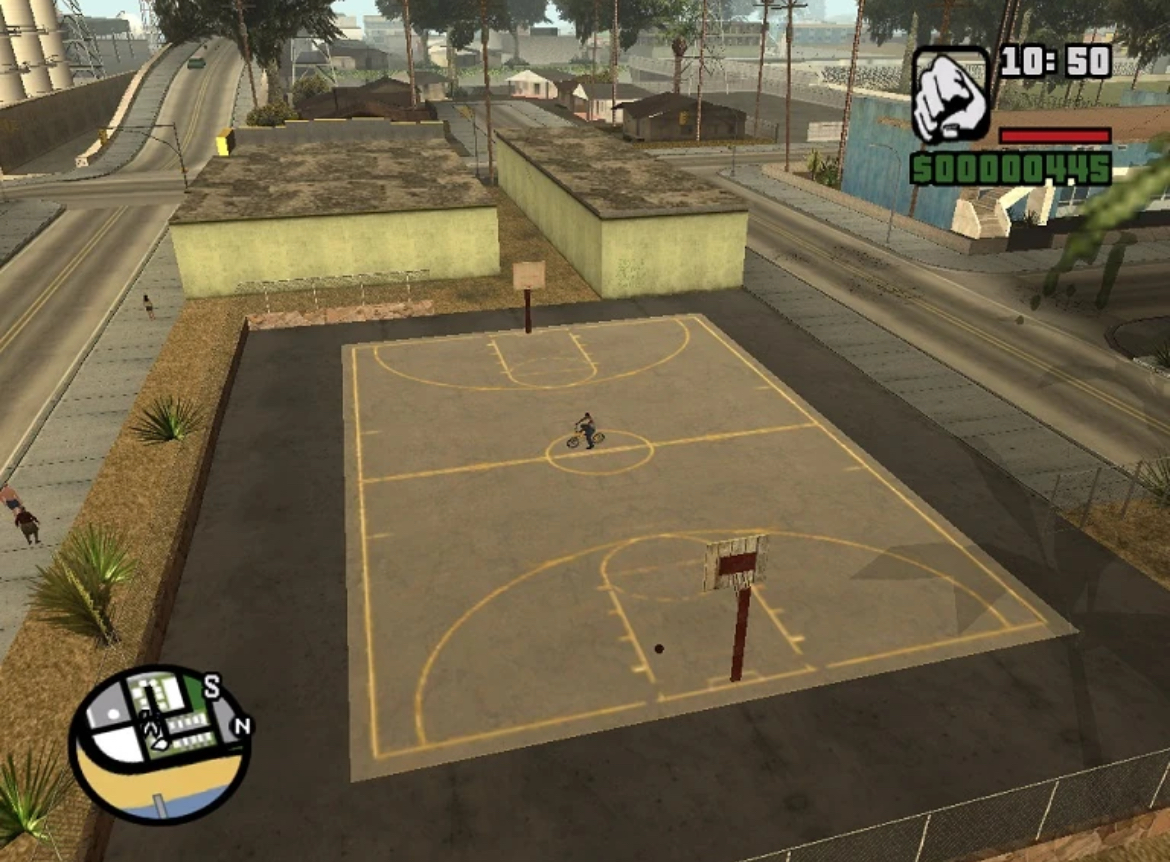This screenshot has height=862, width=1170.
Task: Click the fist weapon icon
Action: point(949,95)
